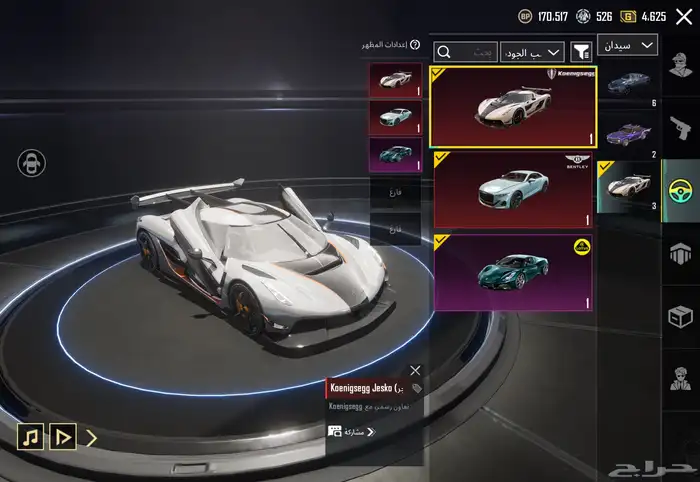The width and height of the screenshot is (700, 482).
Task: Switch to the pistol weapons tab
Action: pyautogui.click(x=681, y=128)
